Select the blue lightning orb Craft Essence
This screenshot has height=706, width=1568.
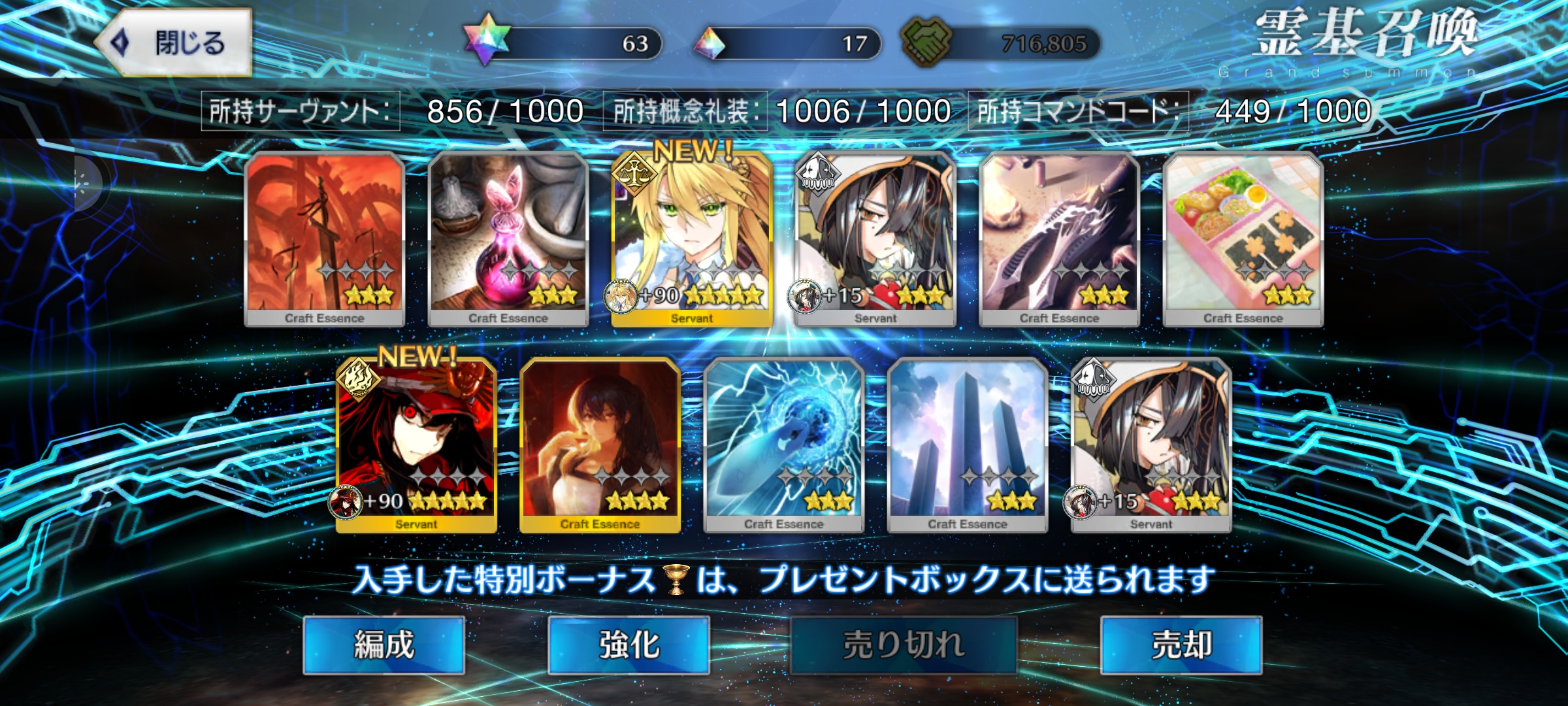pos(783,445)
